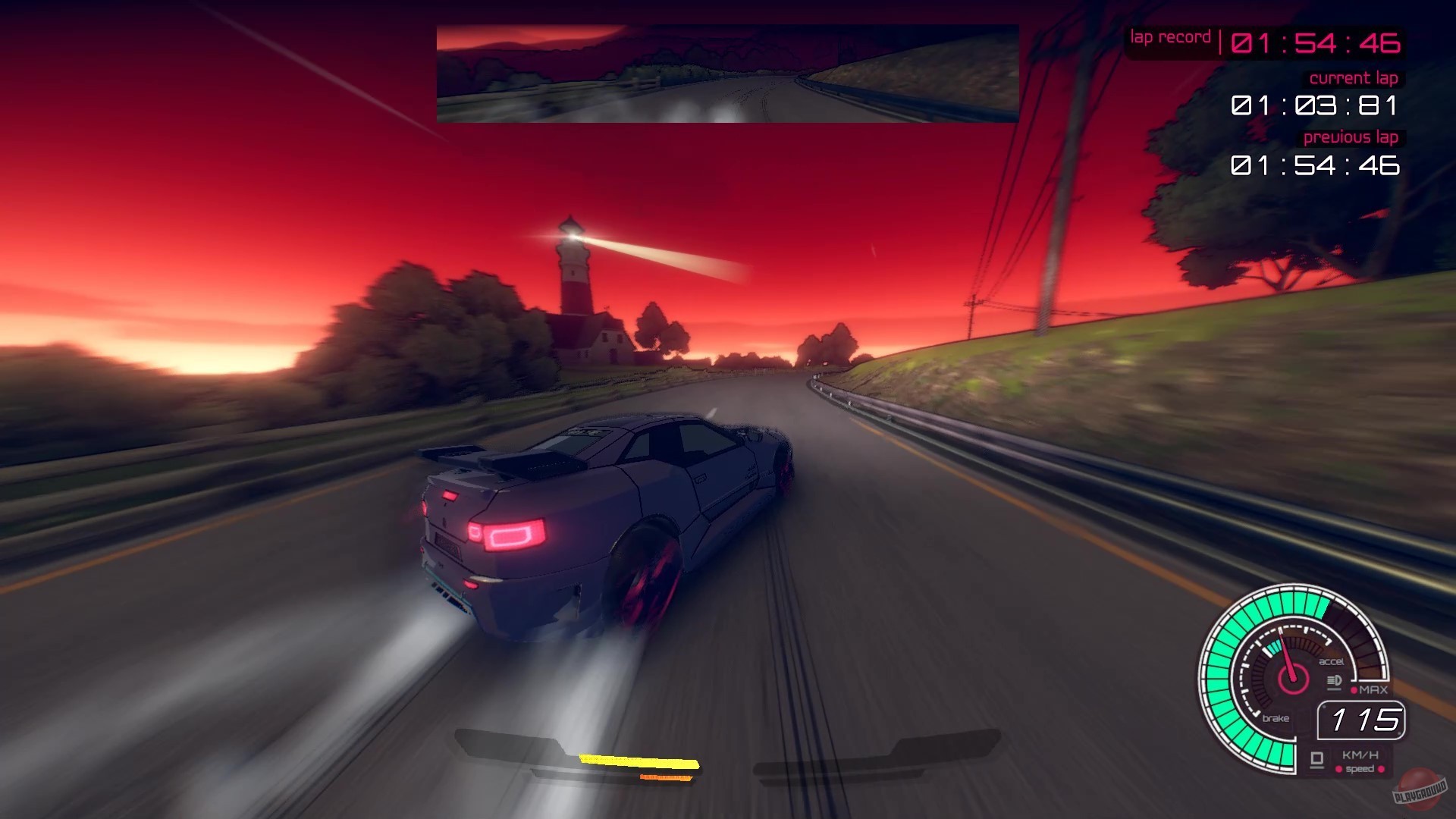1456x819 pixels.
Task: Select the brake gauge indicator
Action: (x=1276, y=718)
